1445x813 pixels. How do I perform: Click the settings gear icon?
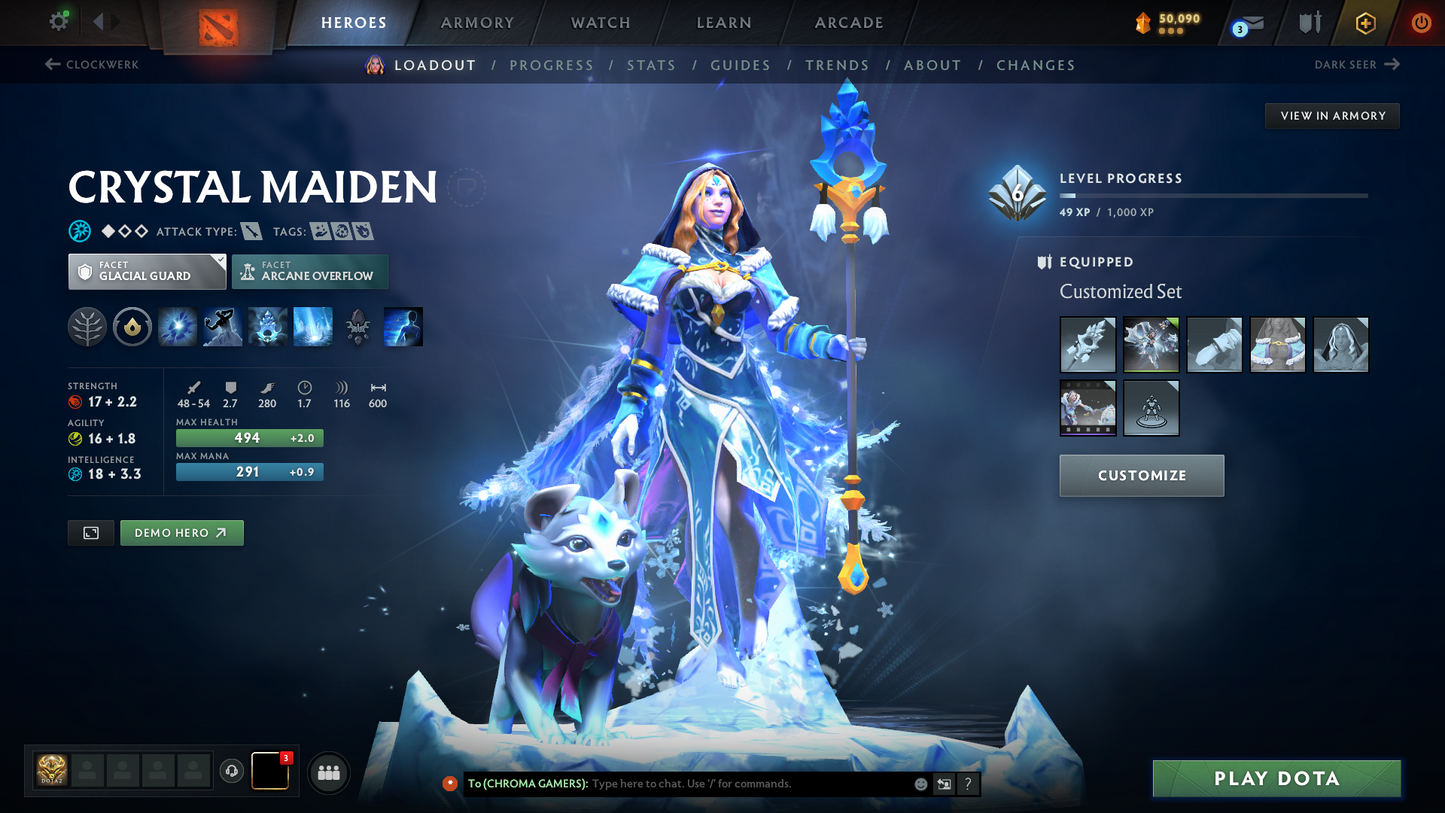click(58, 20)
